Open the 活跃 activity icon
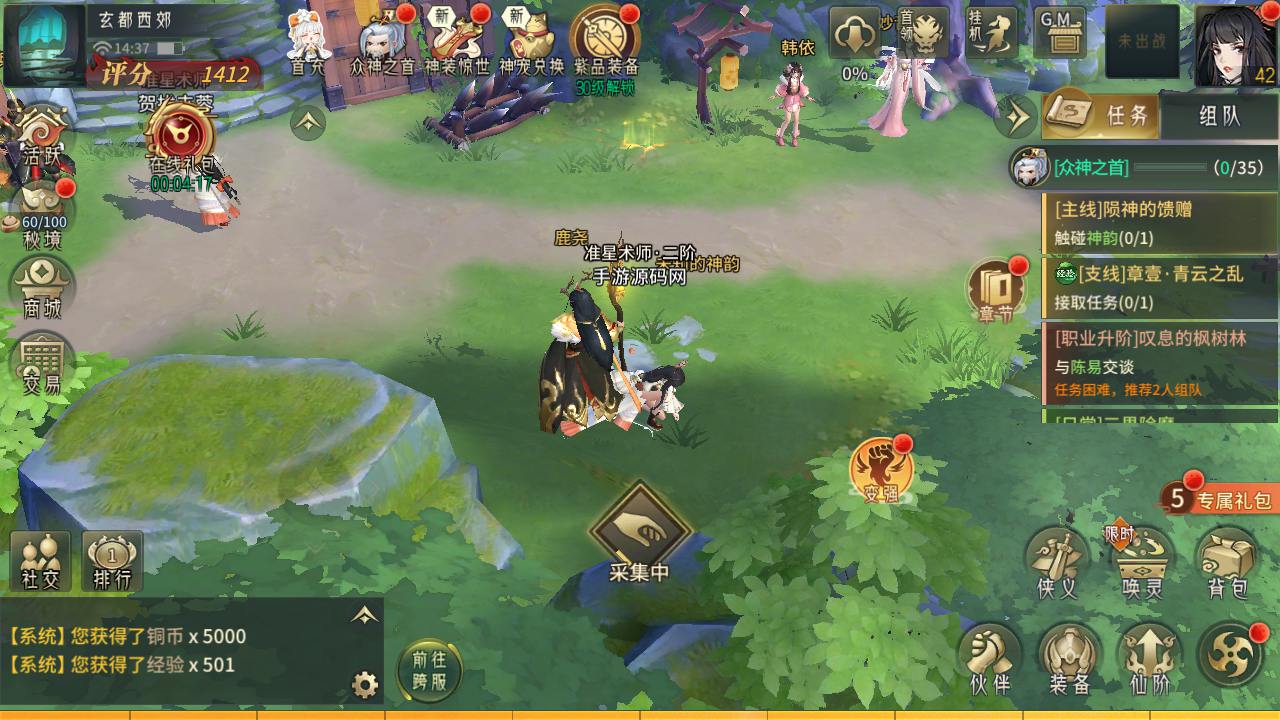Screen dimensions: 1280x720 [x=42, y=138]
